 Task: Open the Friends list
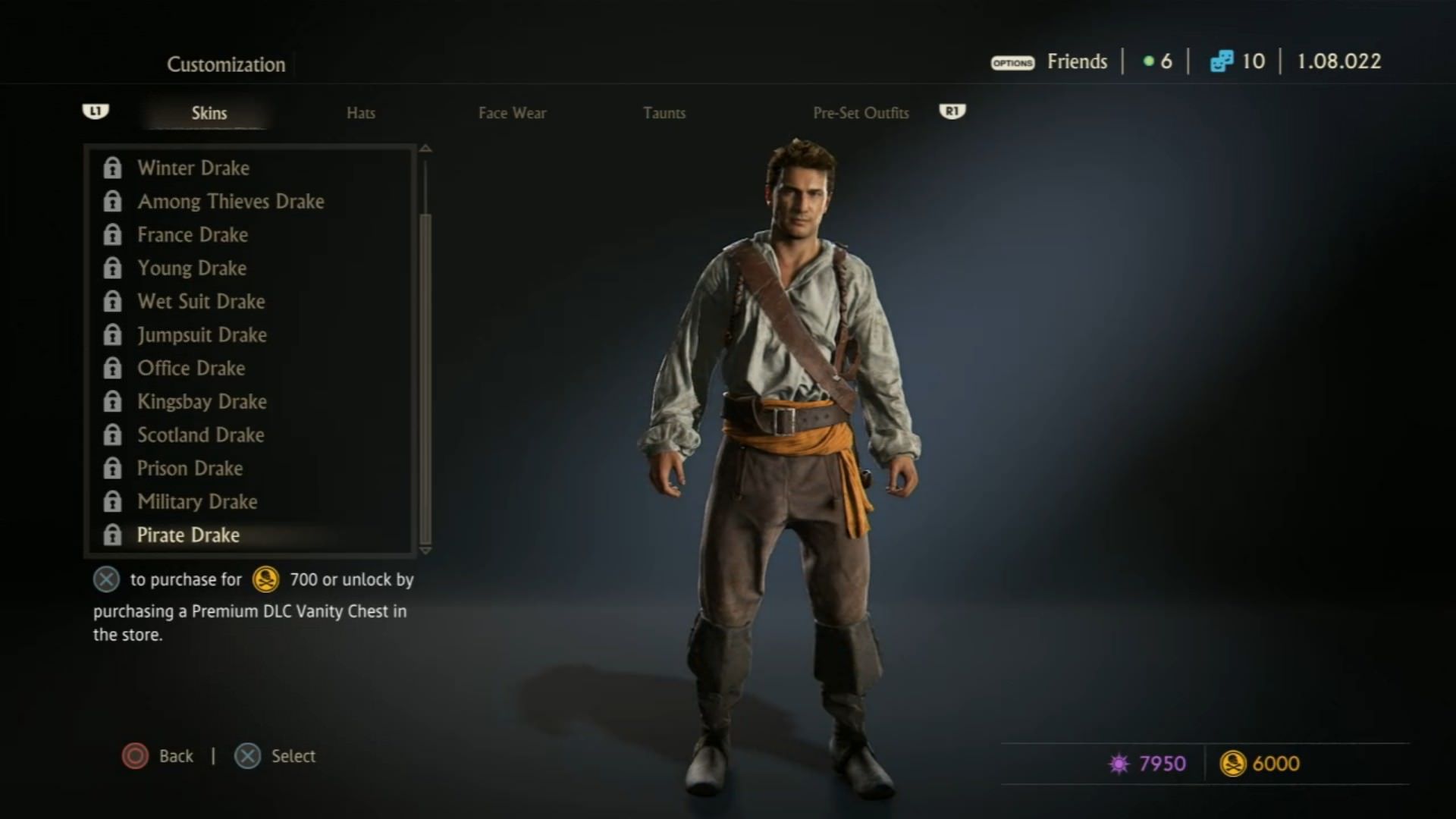coord(1077,61)
